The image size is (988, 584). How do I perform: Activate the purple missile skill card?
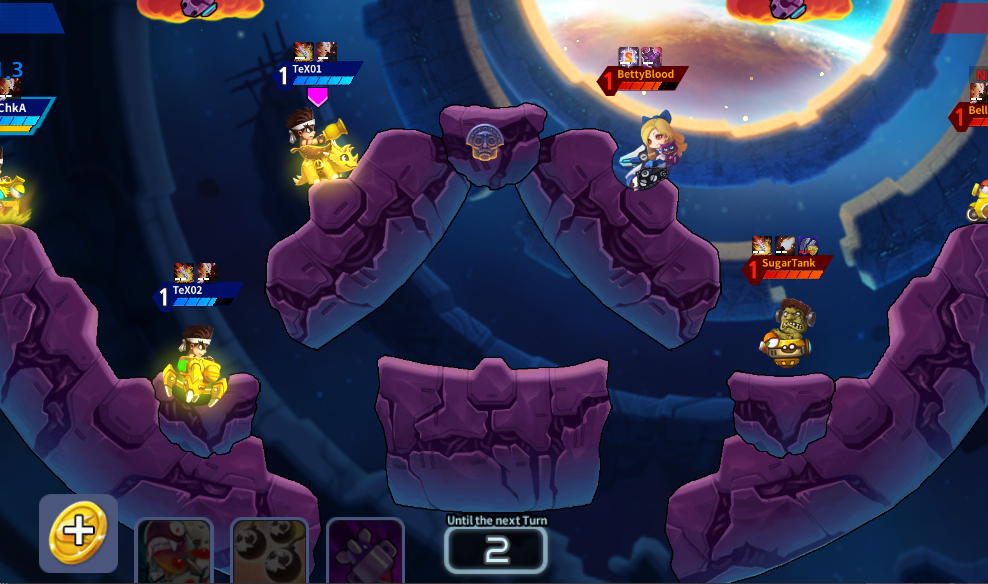pyautogui.click(x=365, y=552)
